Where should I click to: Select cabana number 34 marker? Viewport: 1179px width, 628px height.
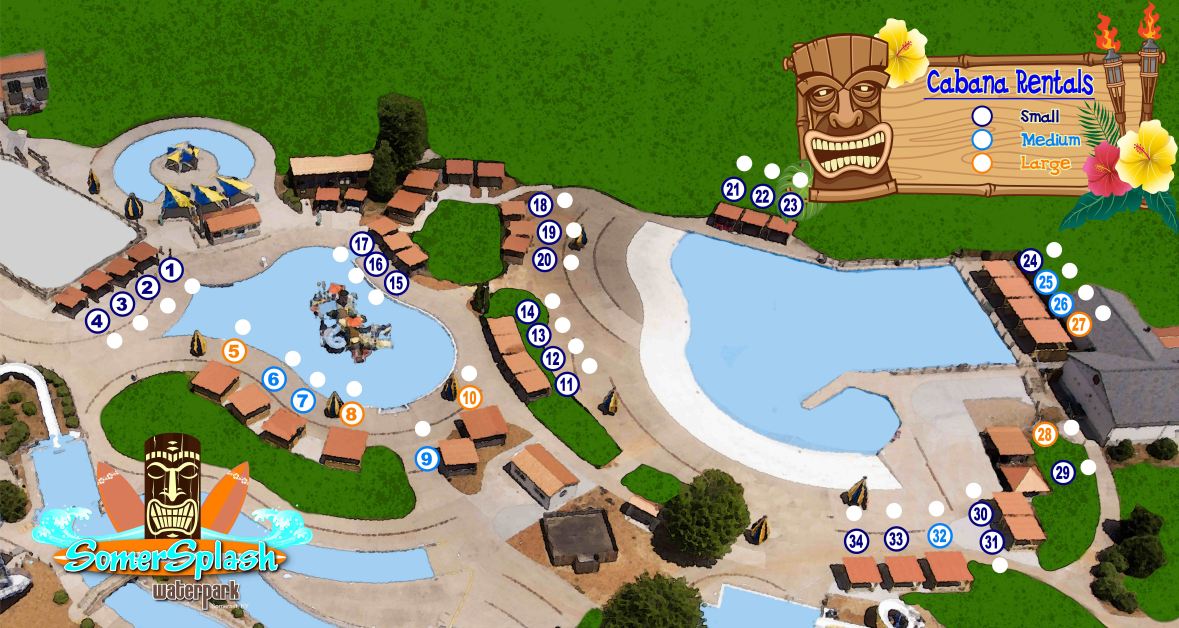(x=856, y=541)
